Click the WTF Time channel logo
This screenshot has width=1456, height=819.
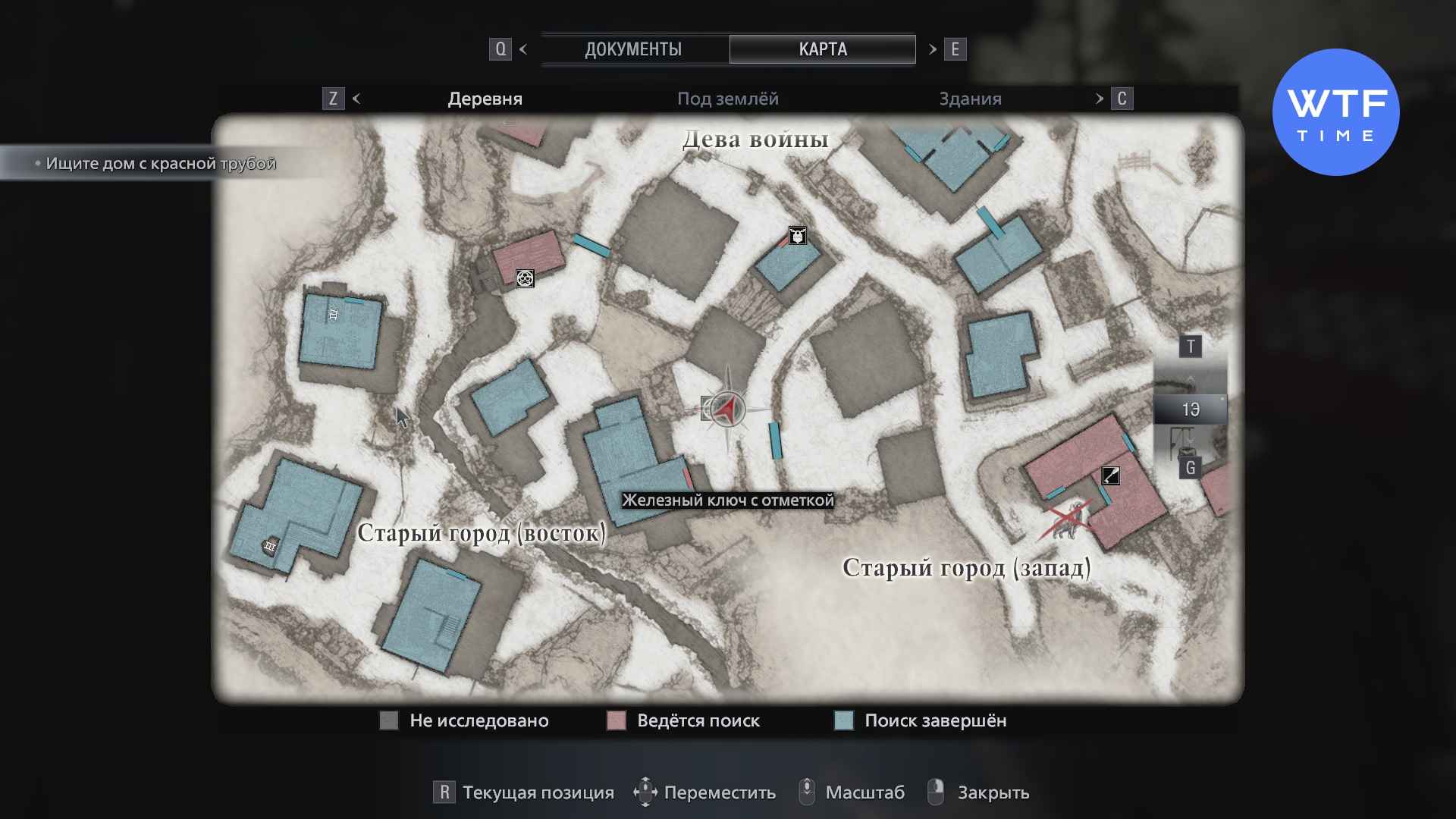pyautogui.click(x=1335, y=112)
